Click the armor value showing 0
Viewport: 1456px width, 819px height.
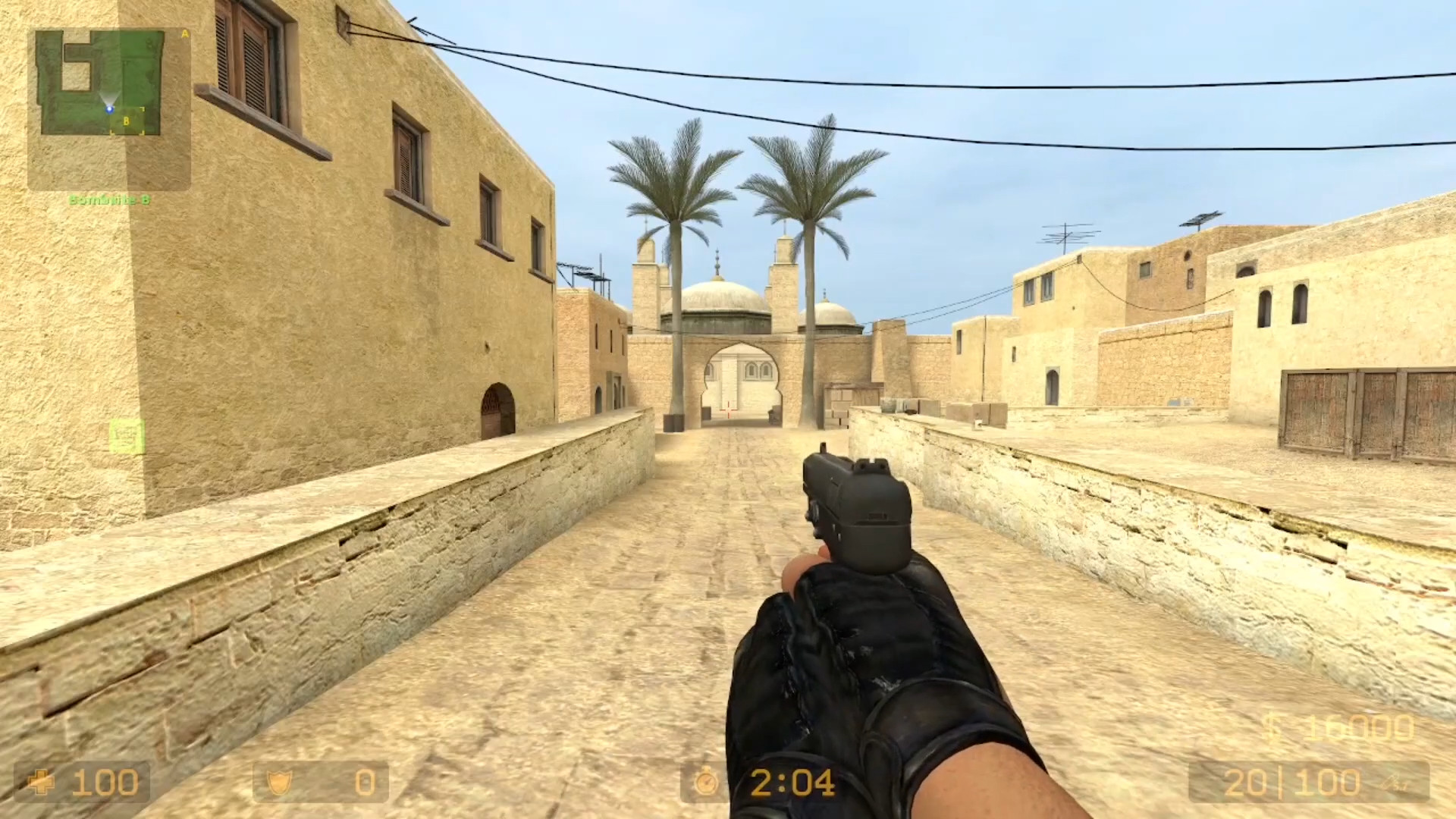coord(365,781)
